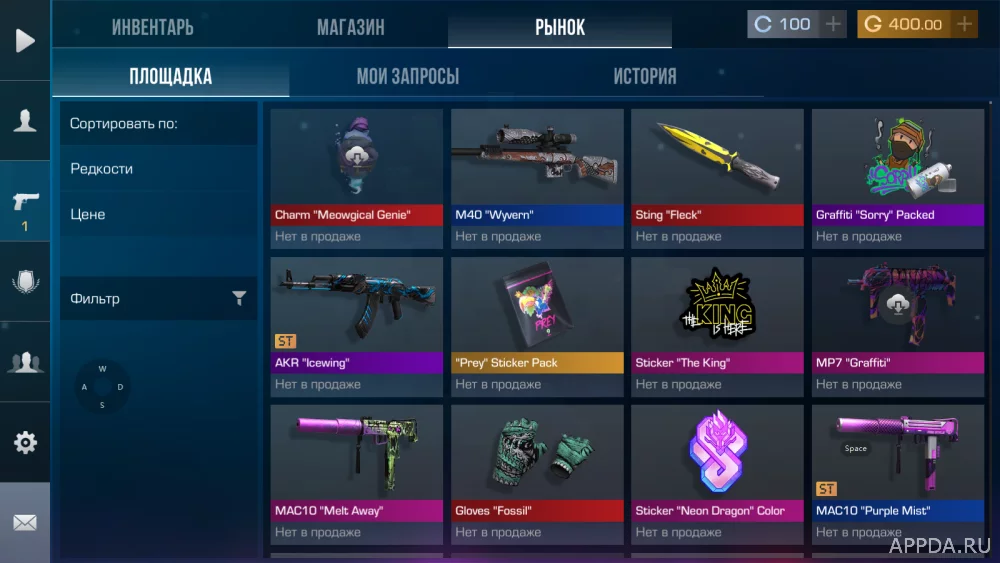This screenshot has height=563, width=1000.
Task: Select the Sticker "The King" listing
Action: coord(717,318)
